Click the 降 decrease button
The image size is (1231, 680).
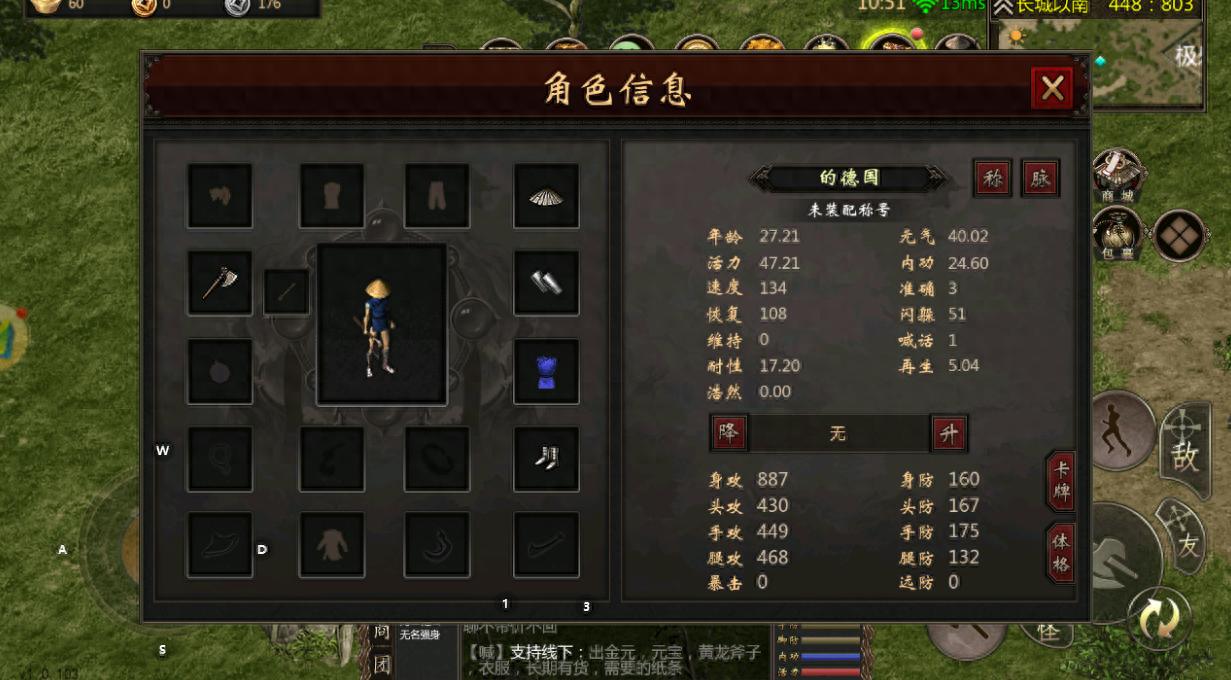tap(729, 433)
